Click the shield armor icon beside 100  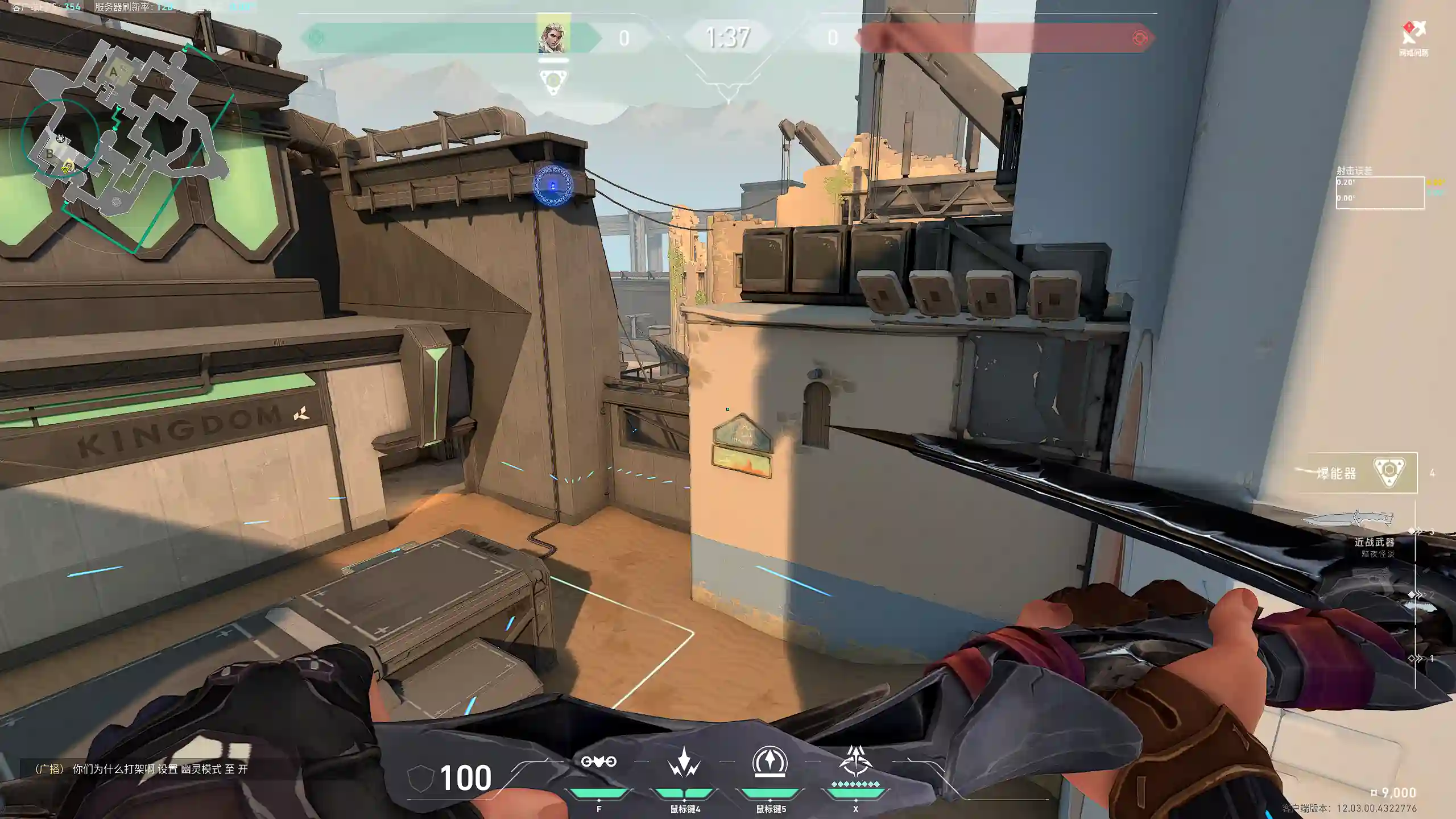421,778
